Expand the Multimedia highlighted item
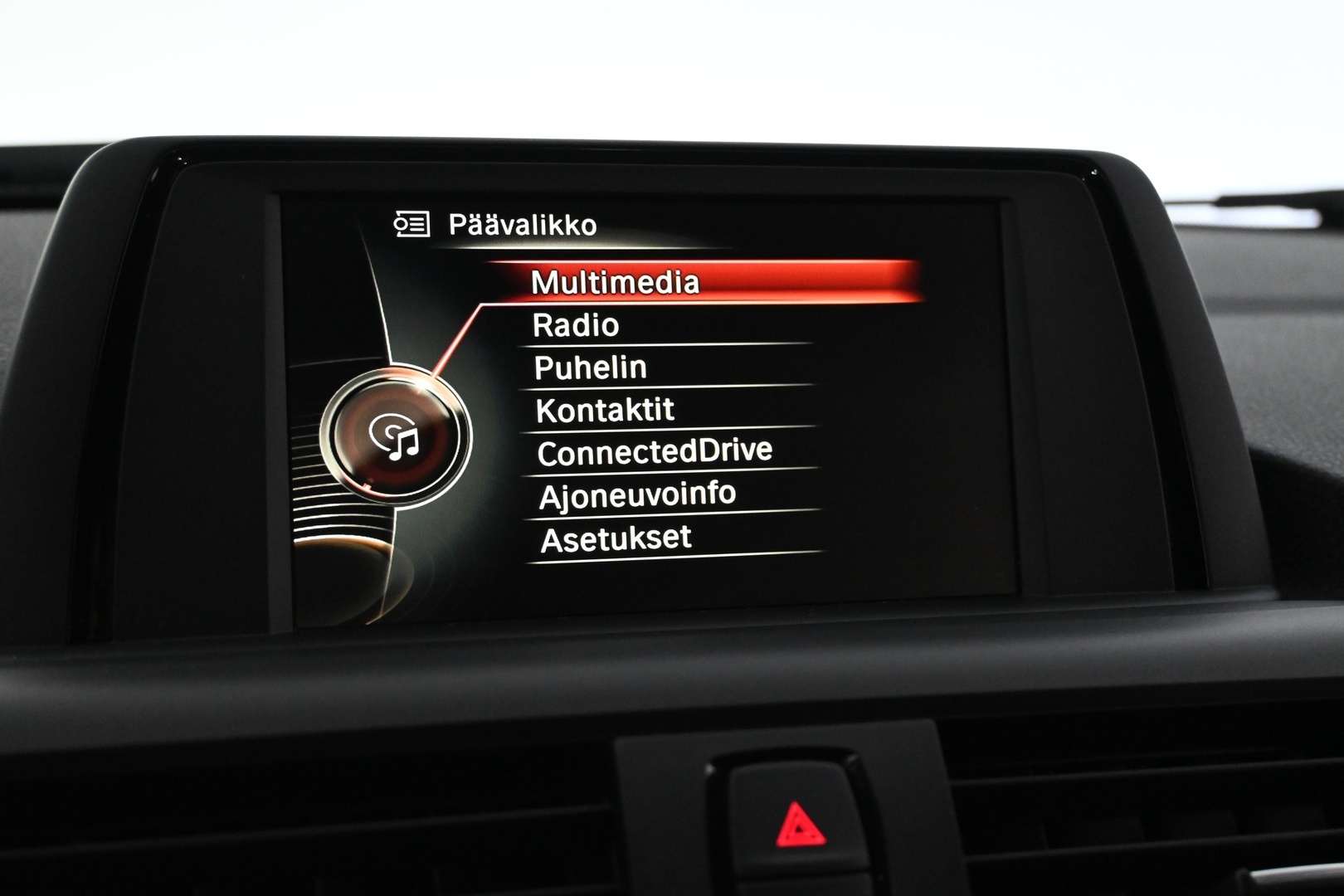The width and height of the screenshot is (1344, 896). click(618, 282)
